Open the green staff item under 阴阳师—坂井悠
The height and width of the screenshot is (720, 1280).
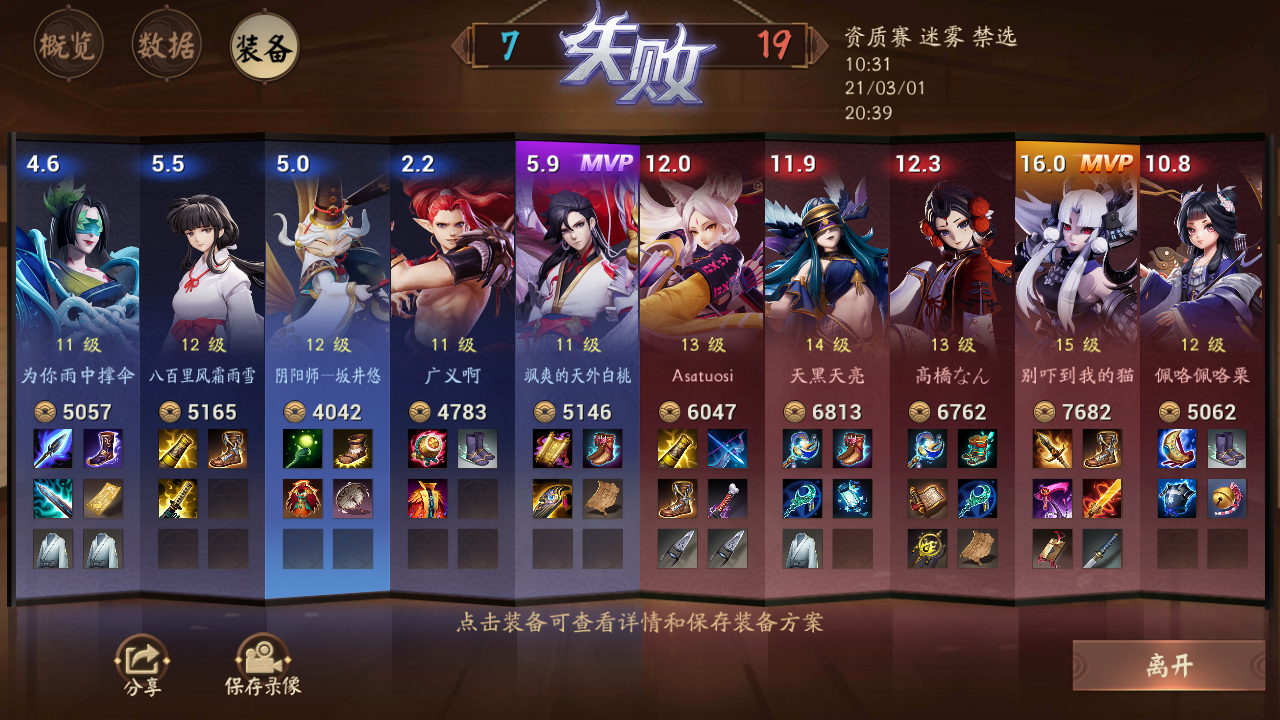point(305,450)
